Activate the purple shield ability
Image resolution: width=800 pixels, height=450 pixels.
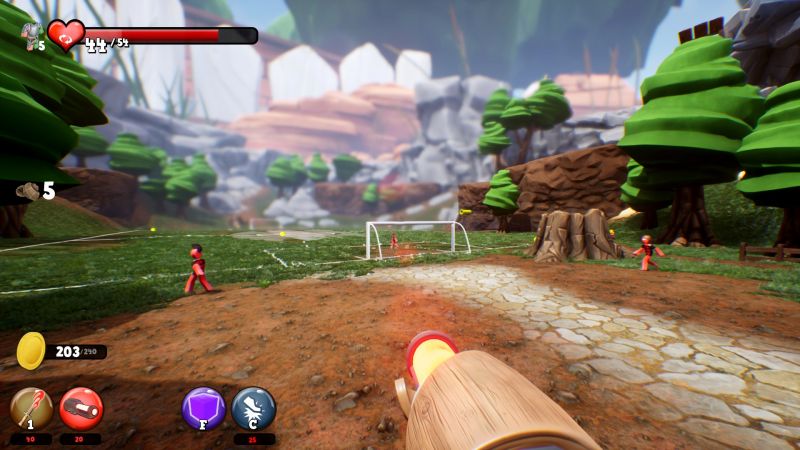point(204,408)
